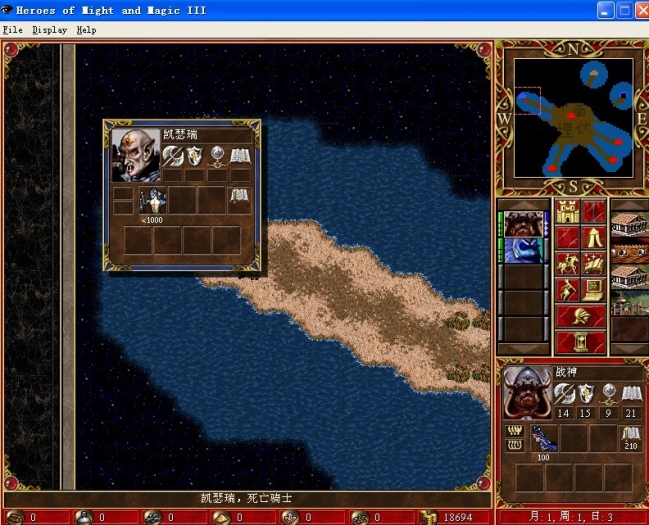The width and height of the screenshot is (649, 525).
Task: Open the Help menu
Action: click(87, 30)
